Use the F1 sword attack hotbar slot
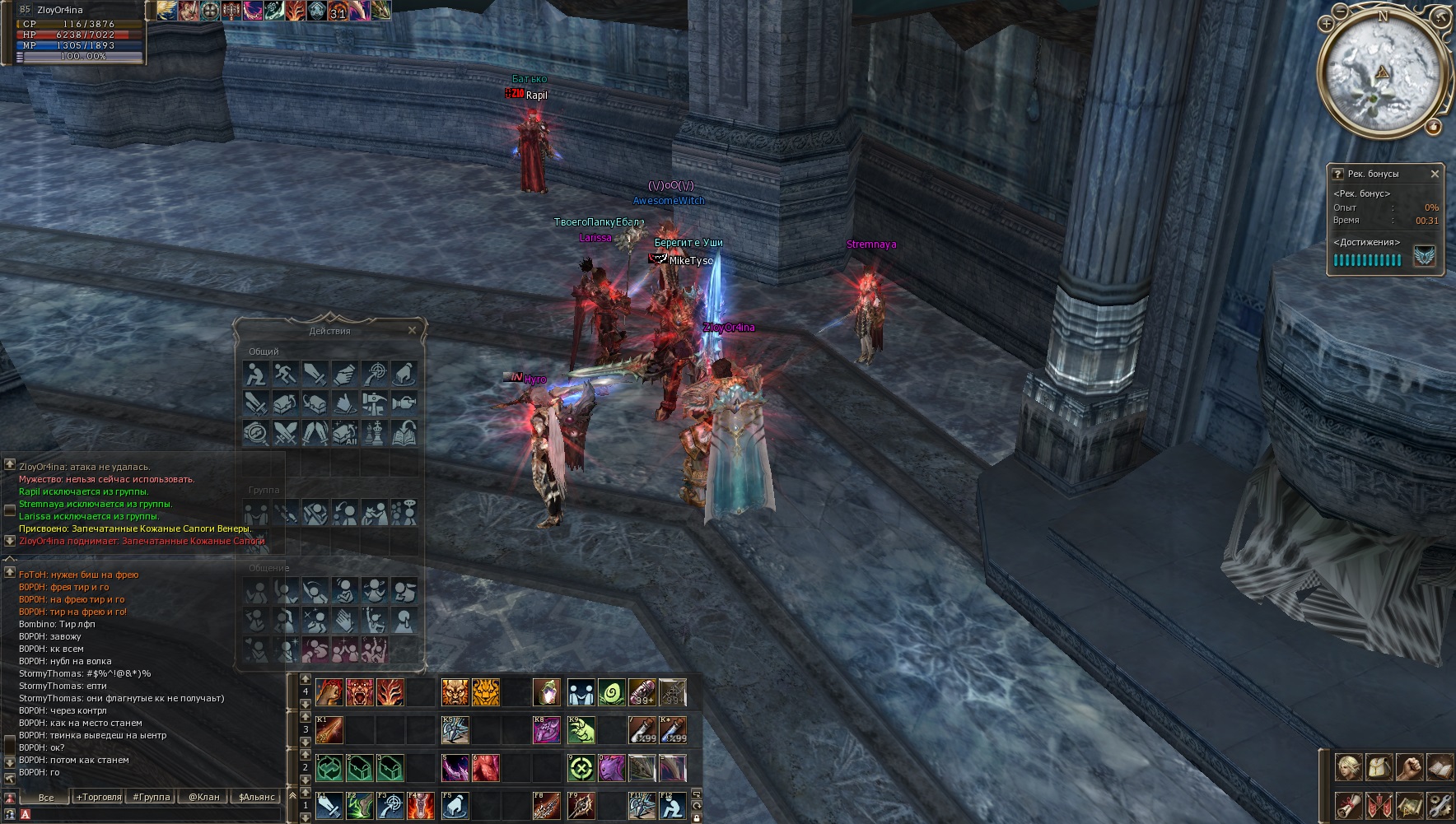The image size is (1456, 824). (x=329, y=805)
